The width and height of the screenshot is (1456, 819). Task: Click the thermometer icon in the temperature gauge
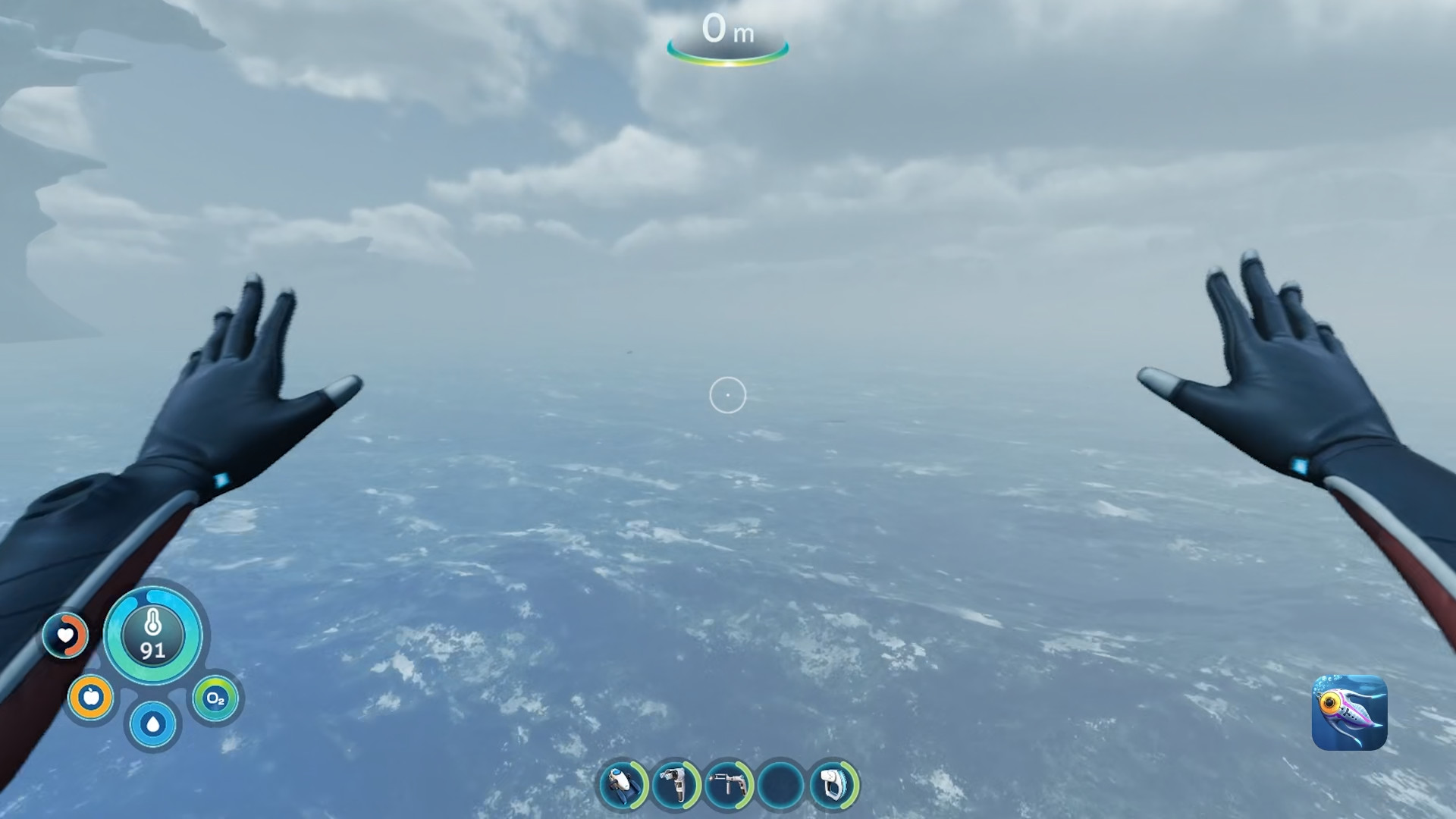coord(152,623)
